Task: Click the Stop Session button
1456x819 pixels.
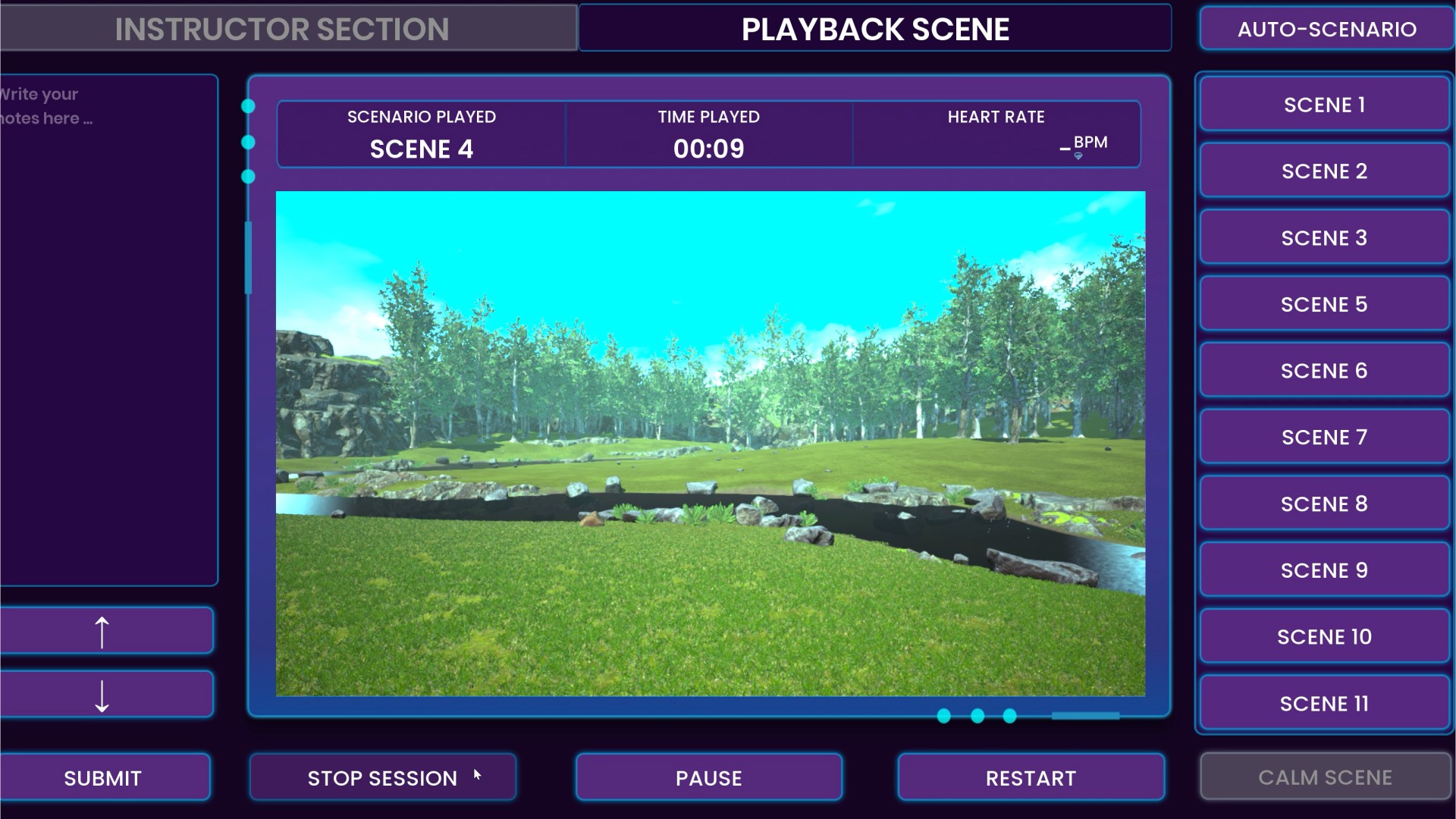Action: [x=382, y=777]
